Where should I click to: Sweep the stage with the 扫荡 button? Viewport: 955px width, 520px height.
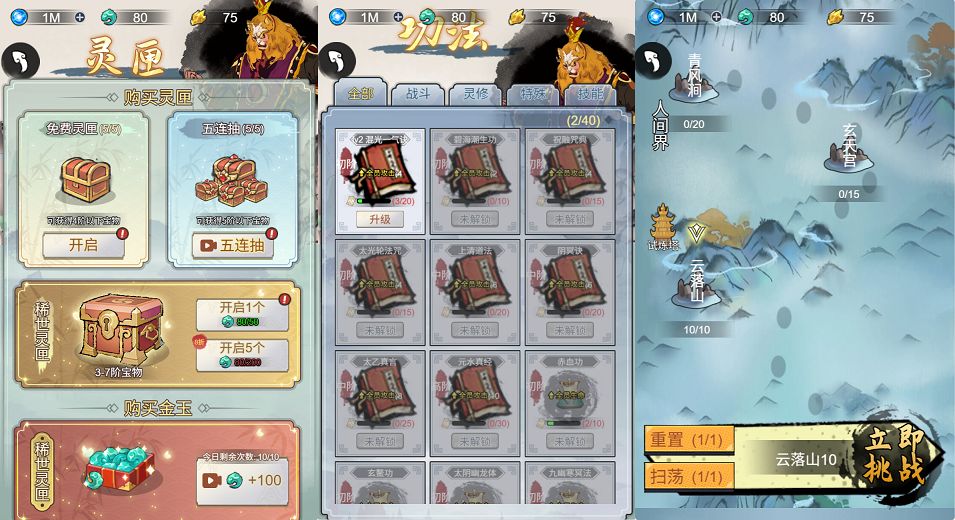pyautogui.click(x=689, y=476)
